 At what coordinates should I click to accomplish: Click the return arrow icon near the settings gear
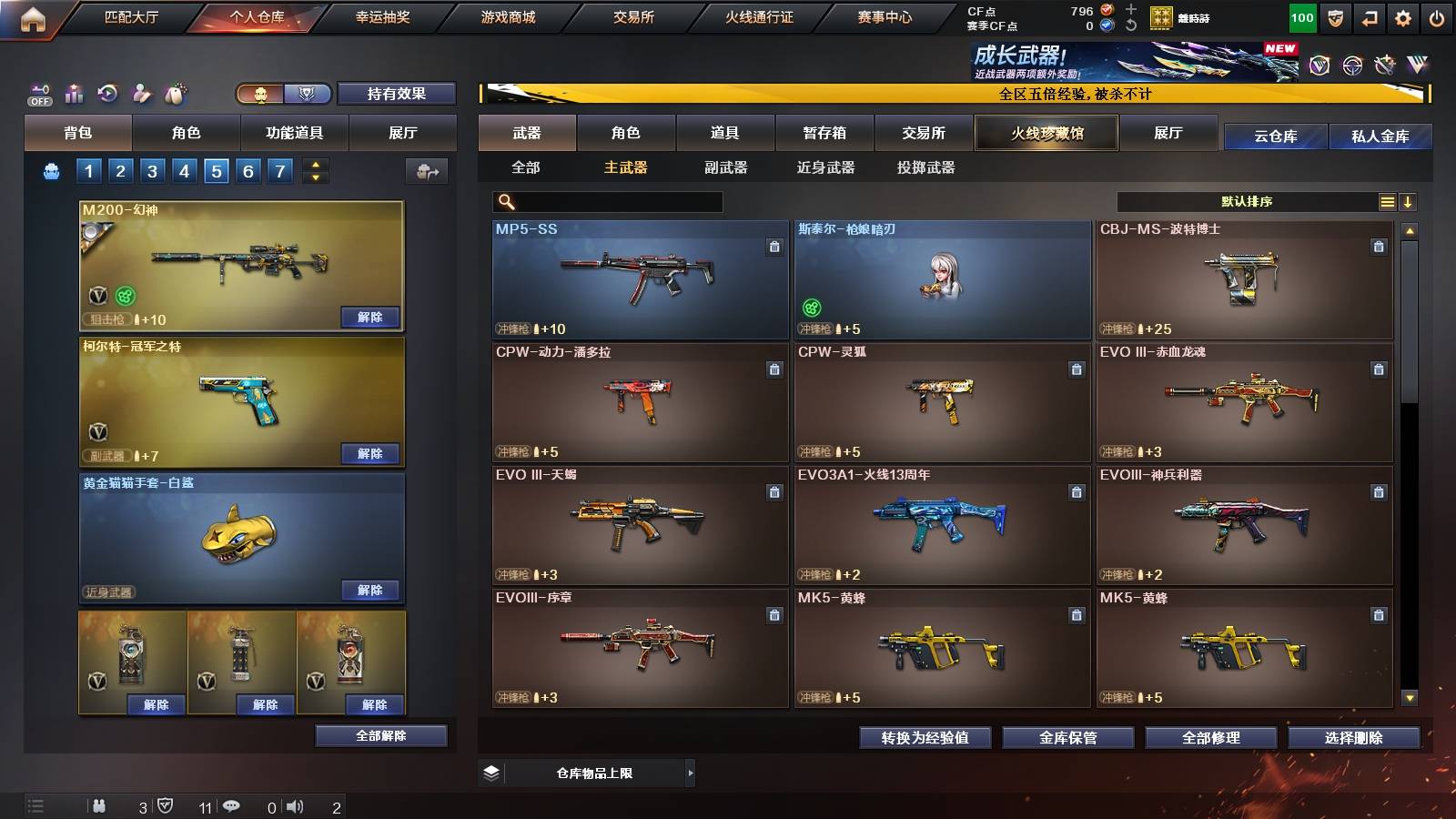pyautogui.click(x=1368, y=16)
